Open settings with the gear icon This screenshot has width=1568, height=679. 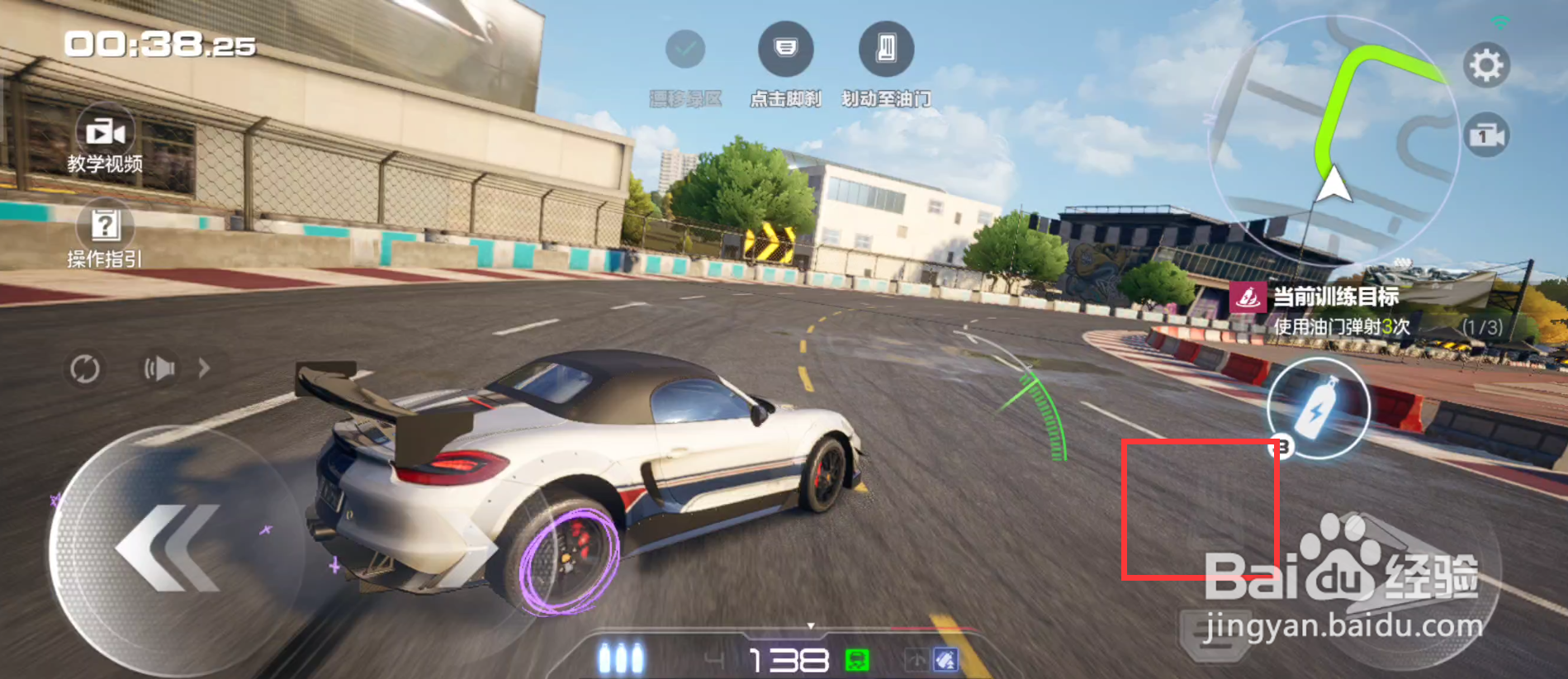[x=1485, y=65]
